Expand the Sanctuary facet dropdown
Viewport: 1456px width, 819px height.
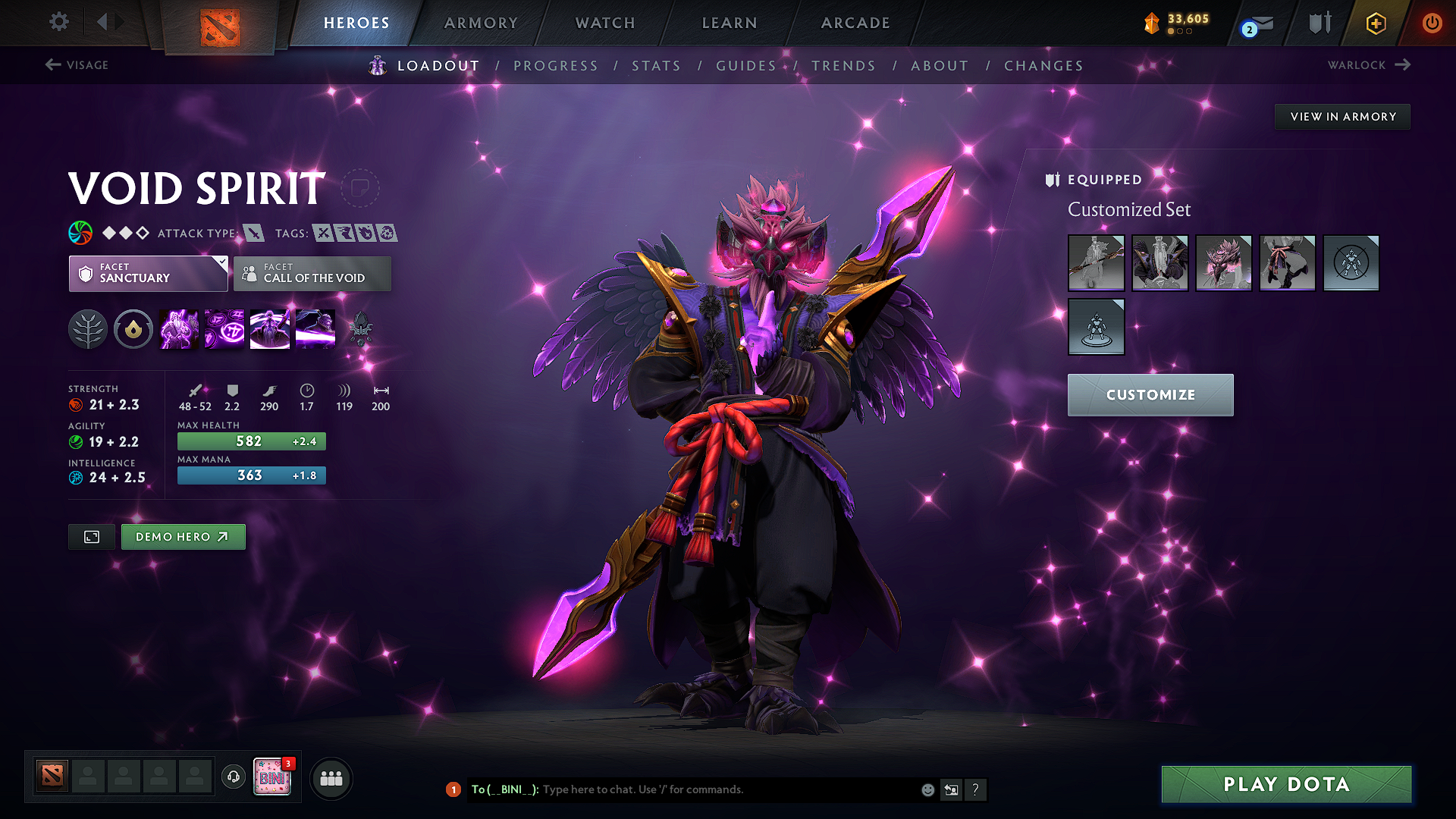[221, 263]
